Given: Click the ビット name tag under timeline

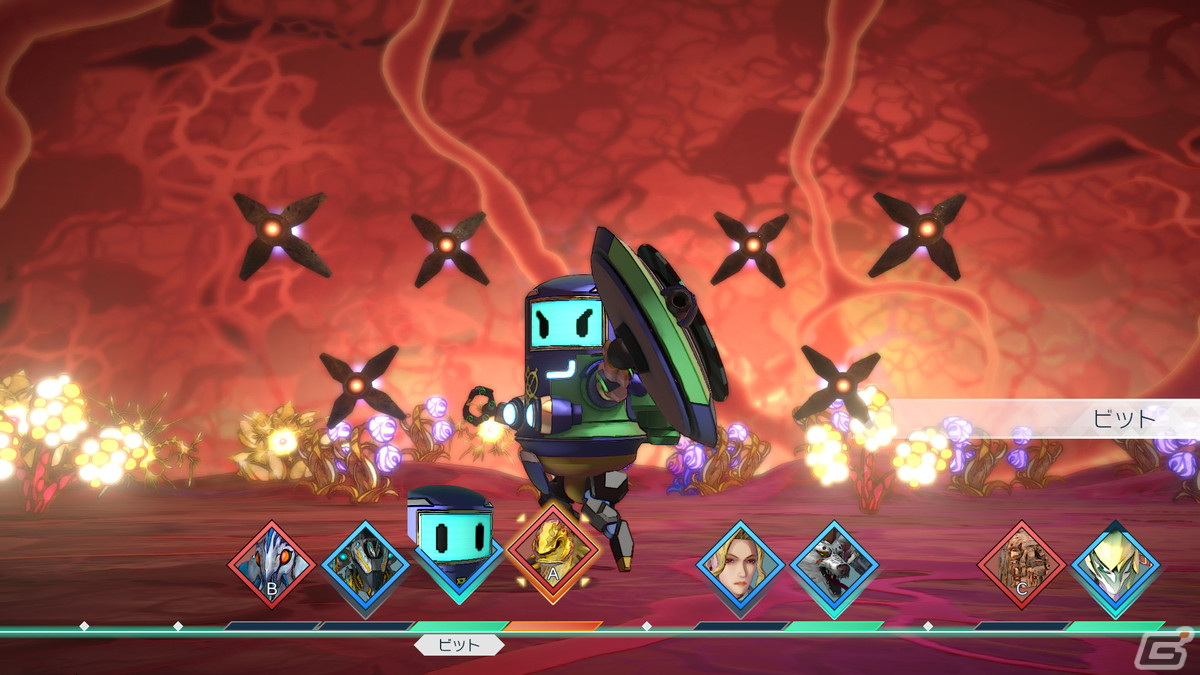Looking at the screenshot, I should coord(460,645).
